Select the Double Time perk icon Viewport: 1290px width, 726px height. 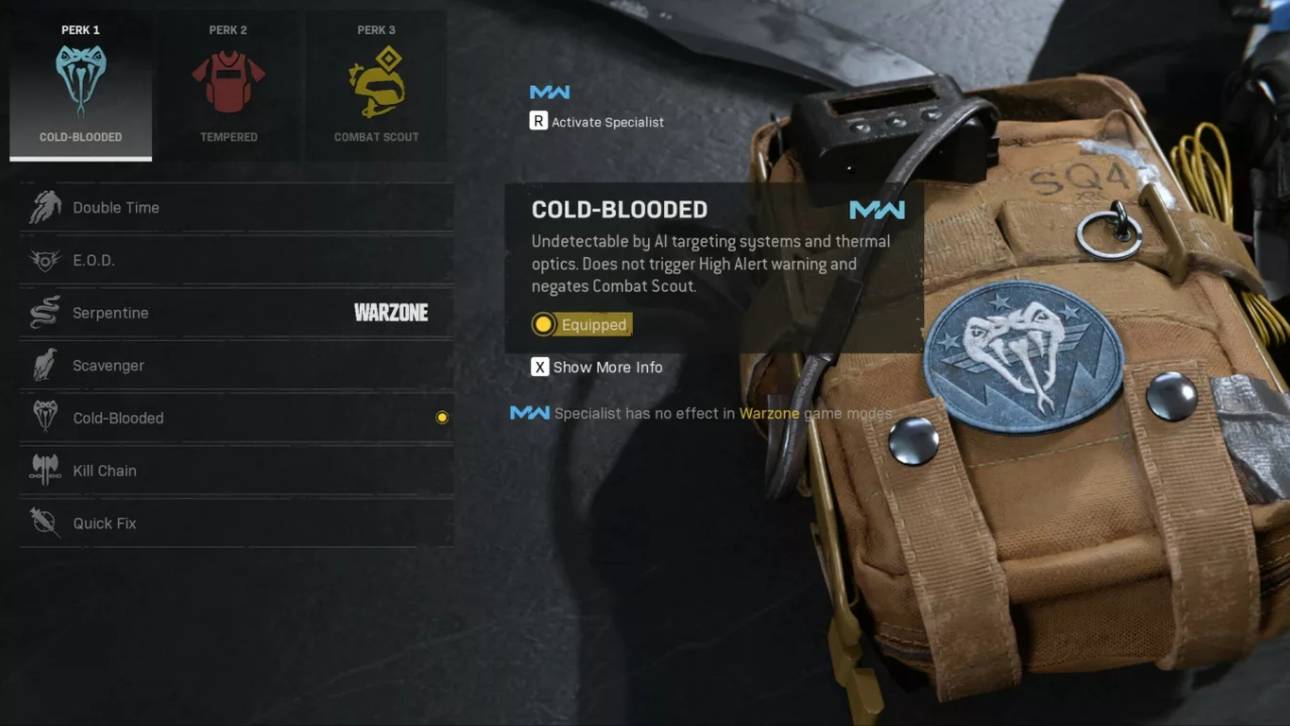point(44,207)
